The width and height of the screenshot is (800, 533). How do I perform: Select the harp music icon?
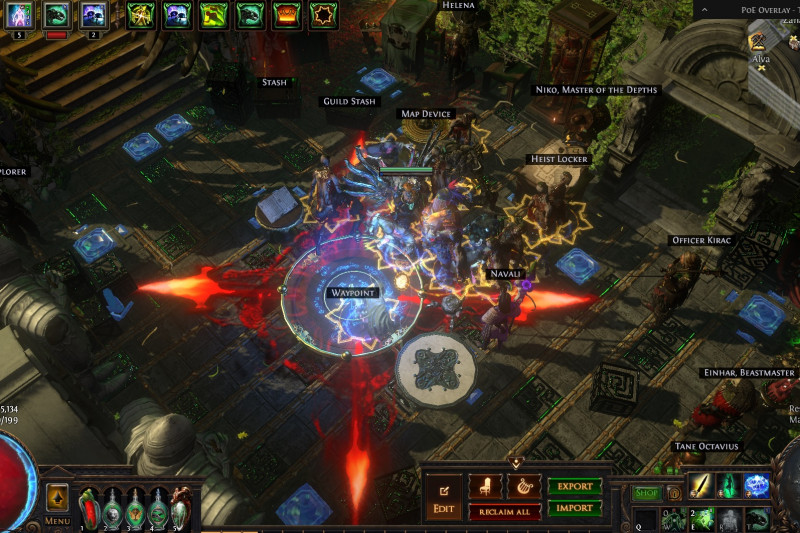click(523, 487)
